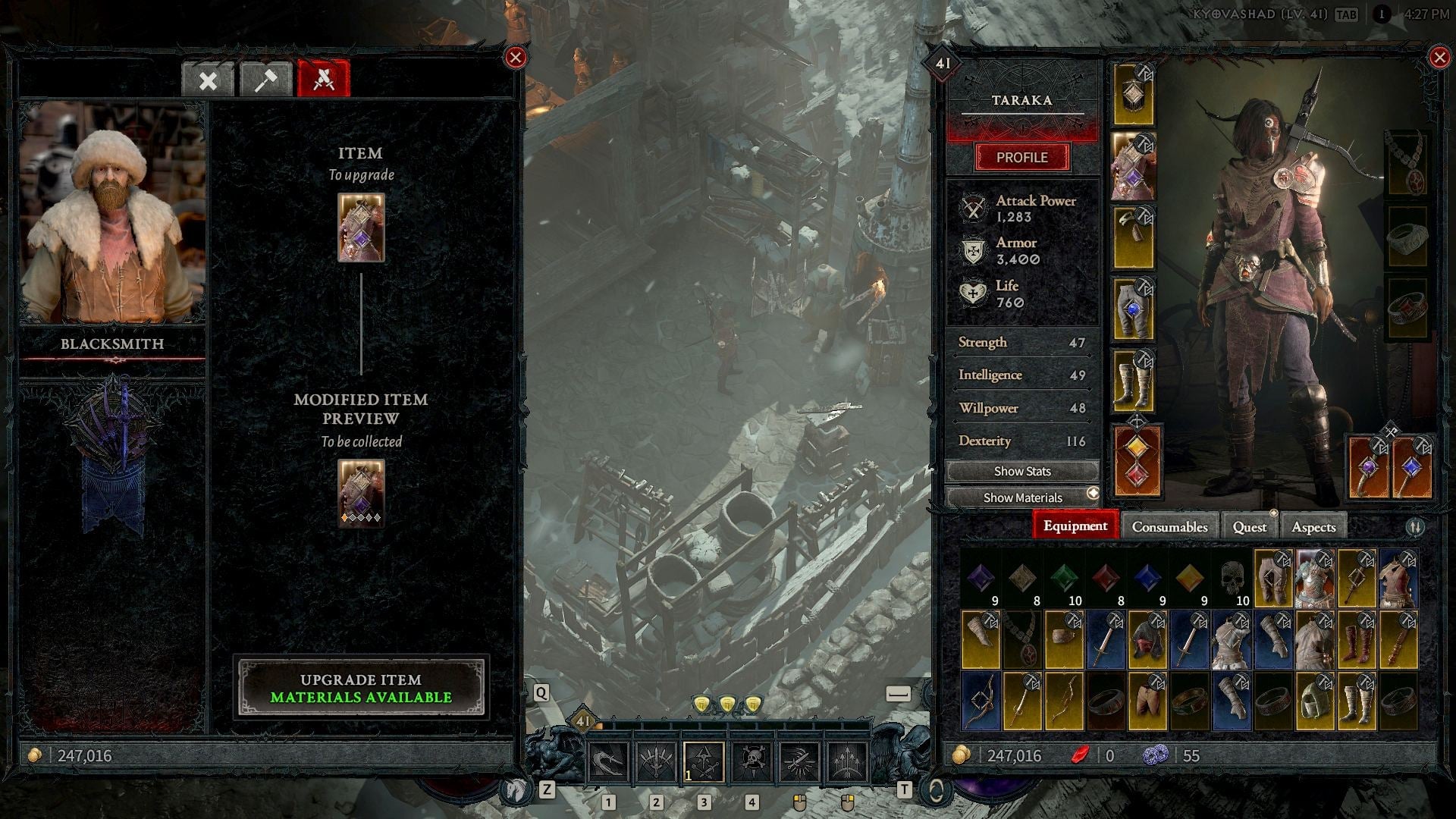Switch to the Aspects tab
1456x819 pixels.
pyautogui.click(x=1313, y=526)
